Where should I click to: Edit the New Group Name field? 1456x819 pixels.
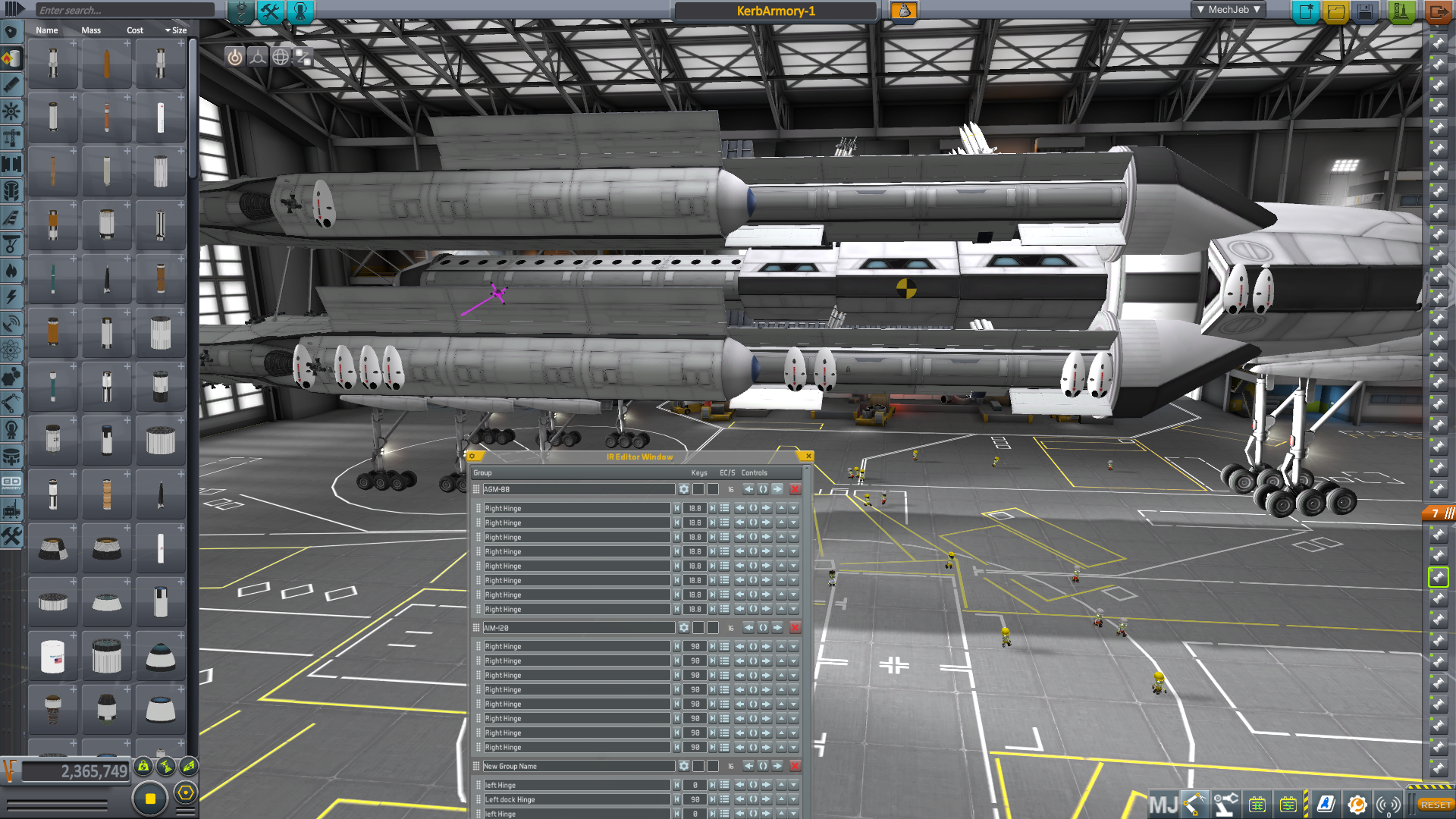pos(578,766)
